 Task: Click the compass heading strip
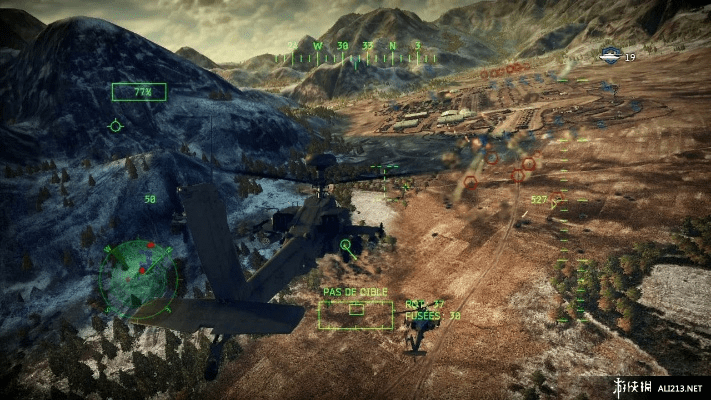(x=354, y=52)
